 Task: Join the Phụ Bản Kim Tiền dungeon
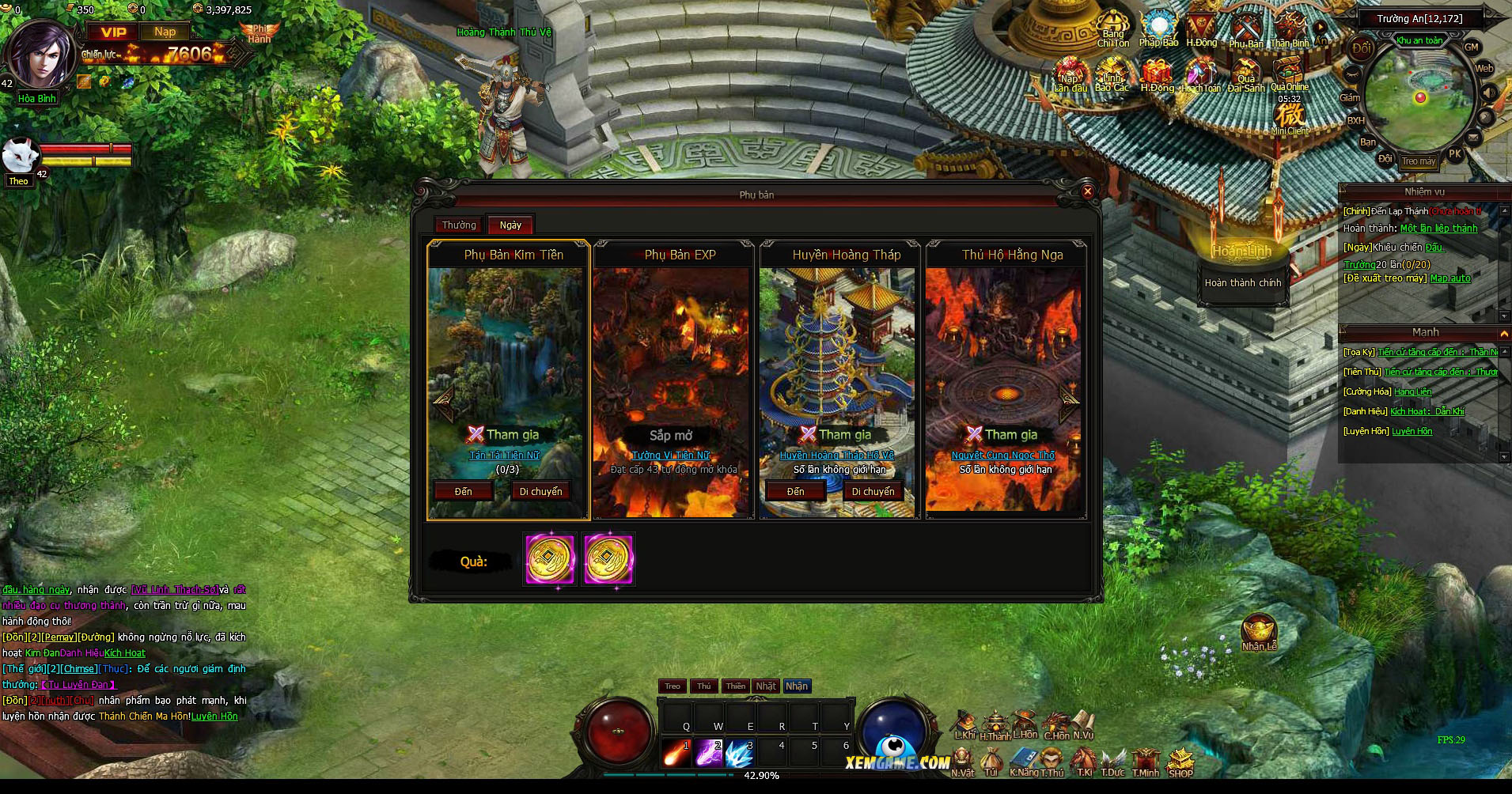504,434
